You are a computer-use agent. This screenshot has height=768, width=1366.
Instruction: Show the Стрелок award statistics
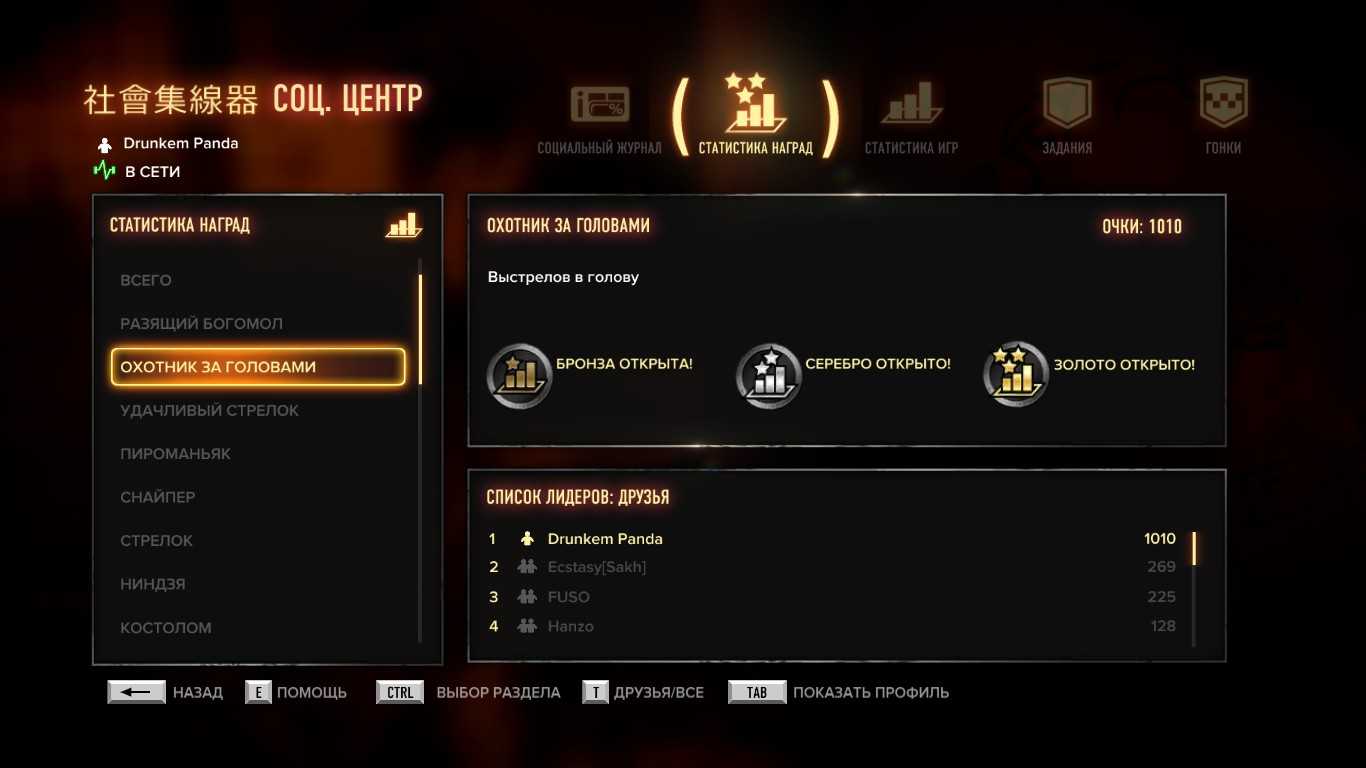pyautogui.click(x=156, y=541)
